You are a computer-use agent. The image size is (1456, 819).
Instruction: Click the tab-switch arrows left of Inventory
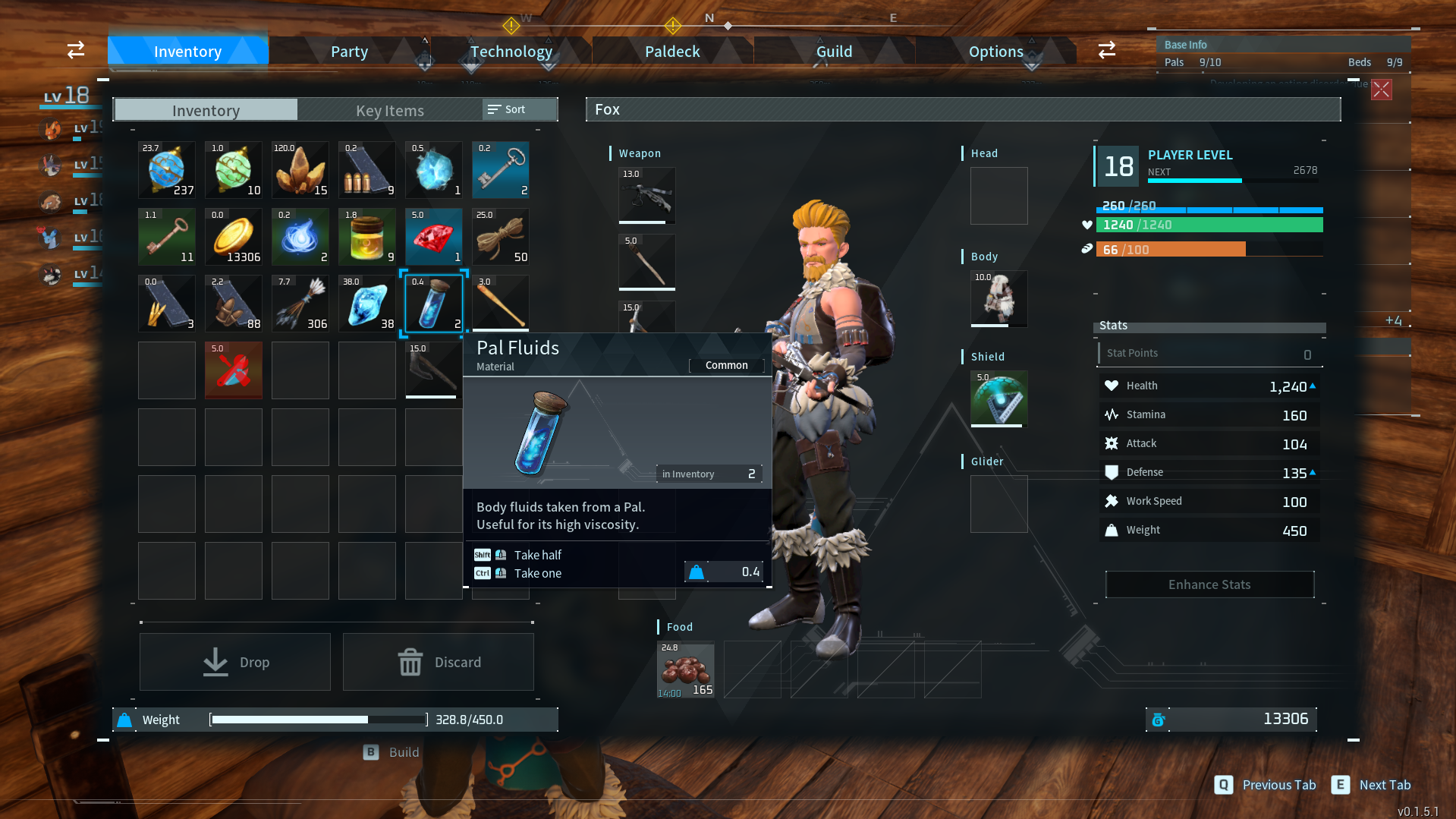coord(75,49)
